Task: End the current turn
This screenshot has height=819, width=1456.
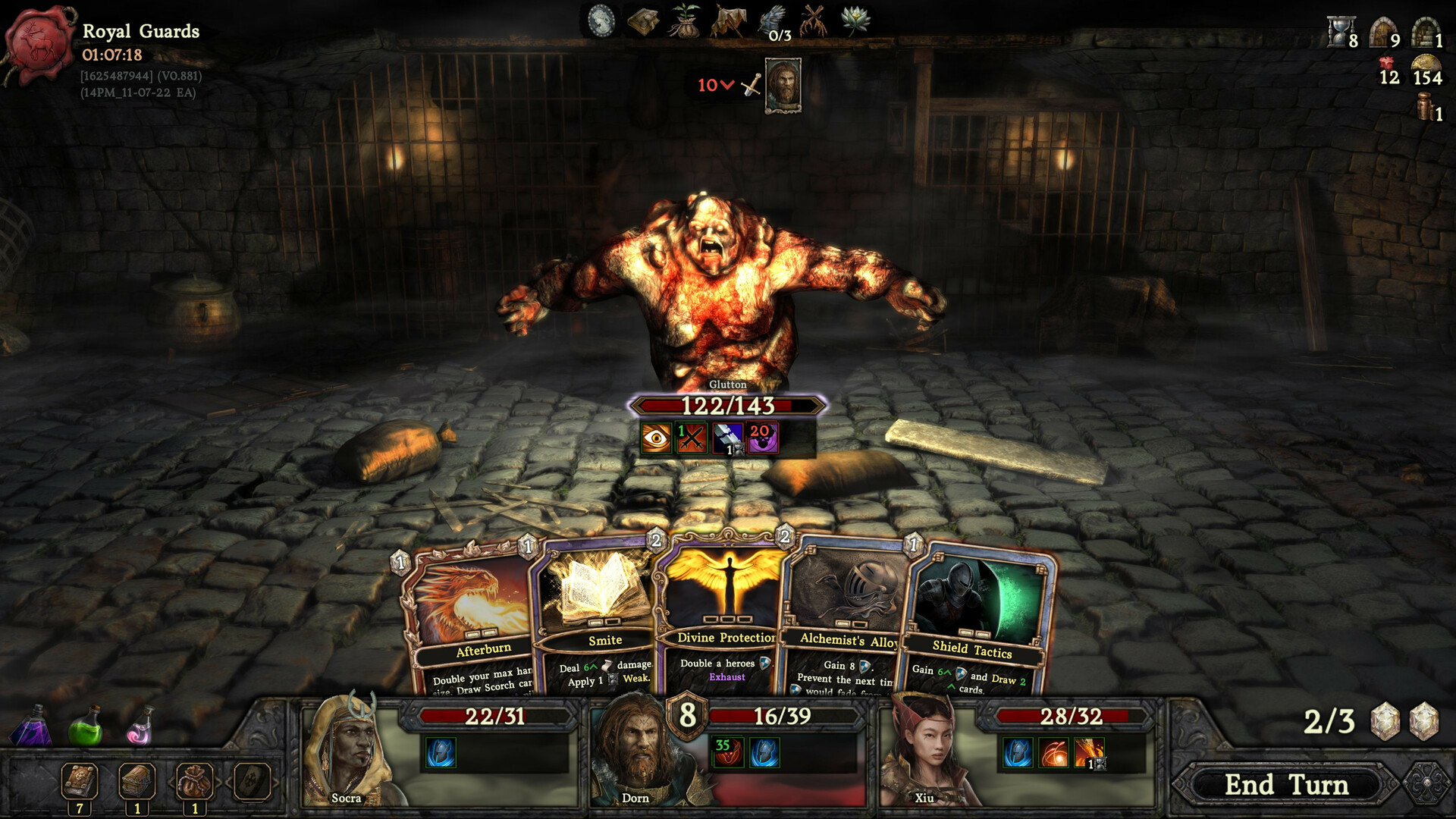Action: point(1286,785)
